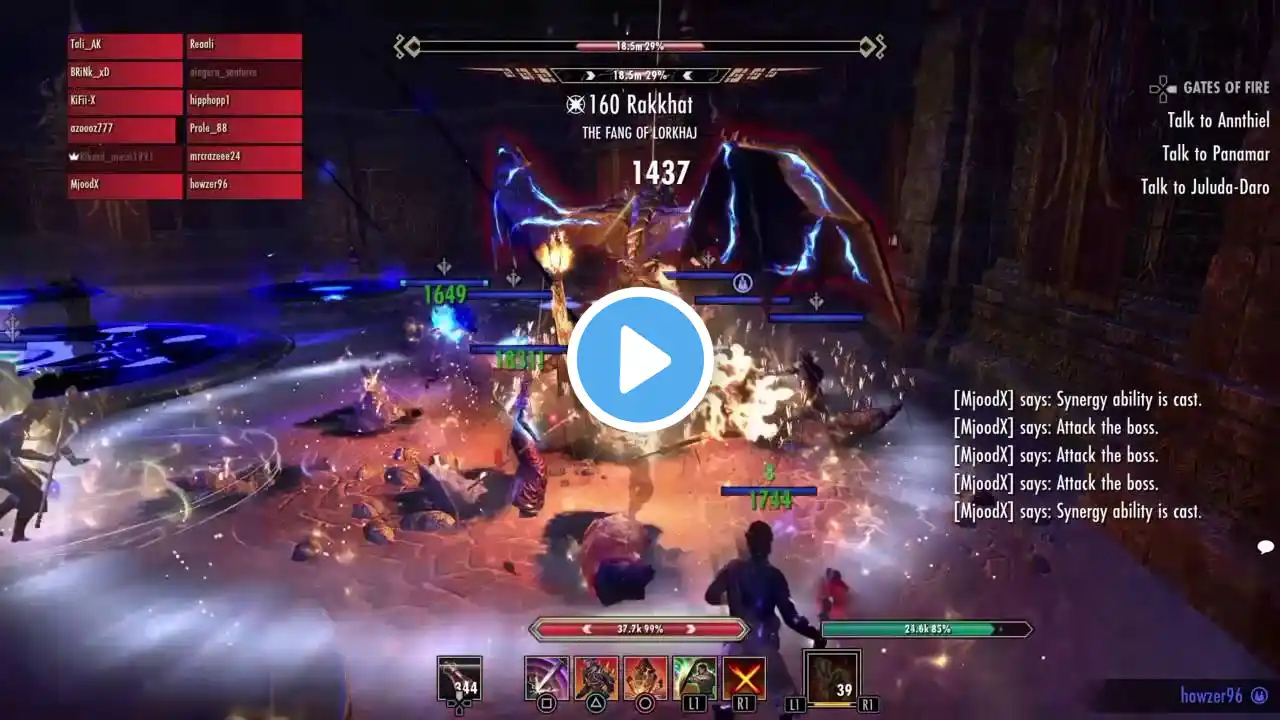The width and height of the screenshot is (1280, 720).
Task: Trigger the ultimate ability showing 39
Action: pos(832,678)
